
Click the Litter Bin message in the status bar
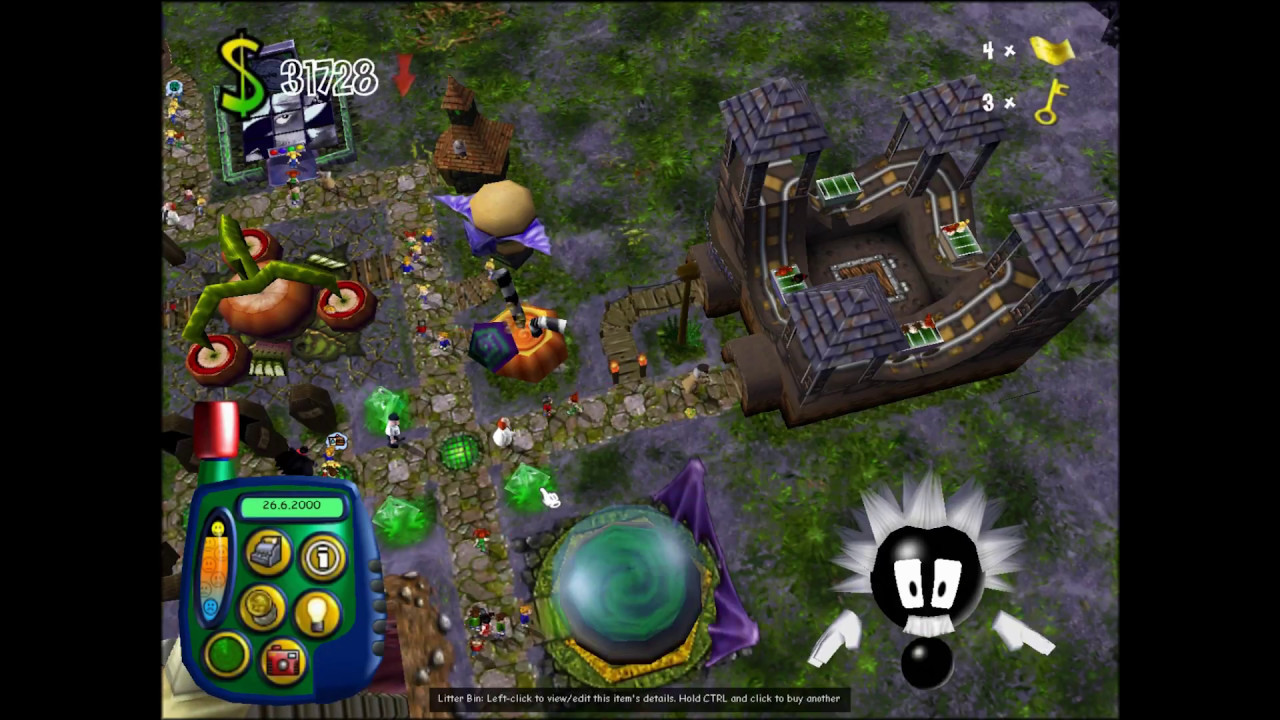point(640,698)
